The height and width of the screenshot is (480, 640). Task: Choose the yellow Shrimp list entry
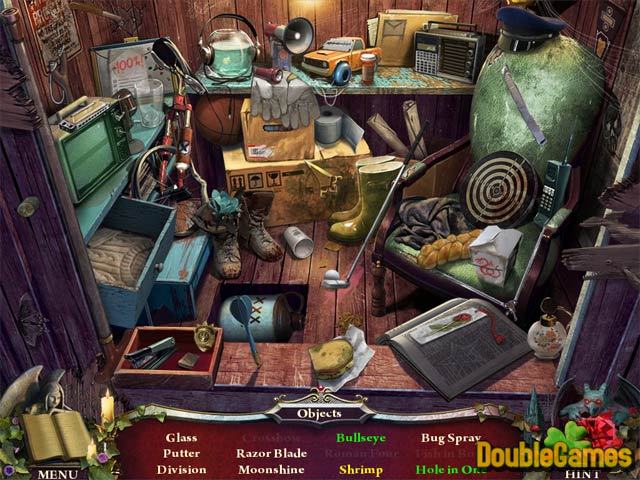click(361, 469)
